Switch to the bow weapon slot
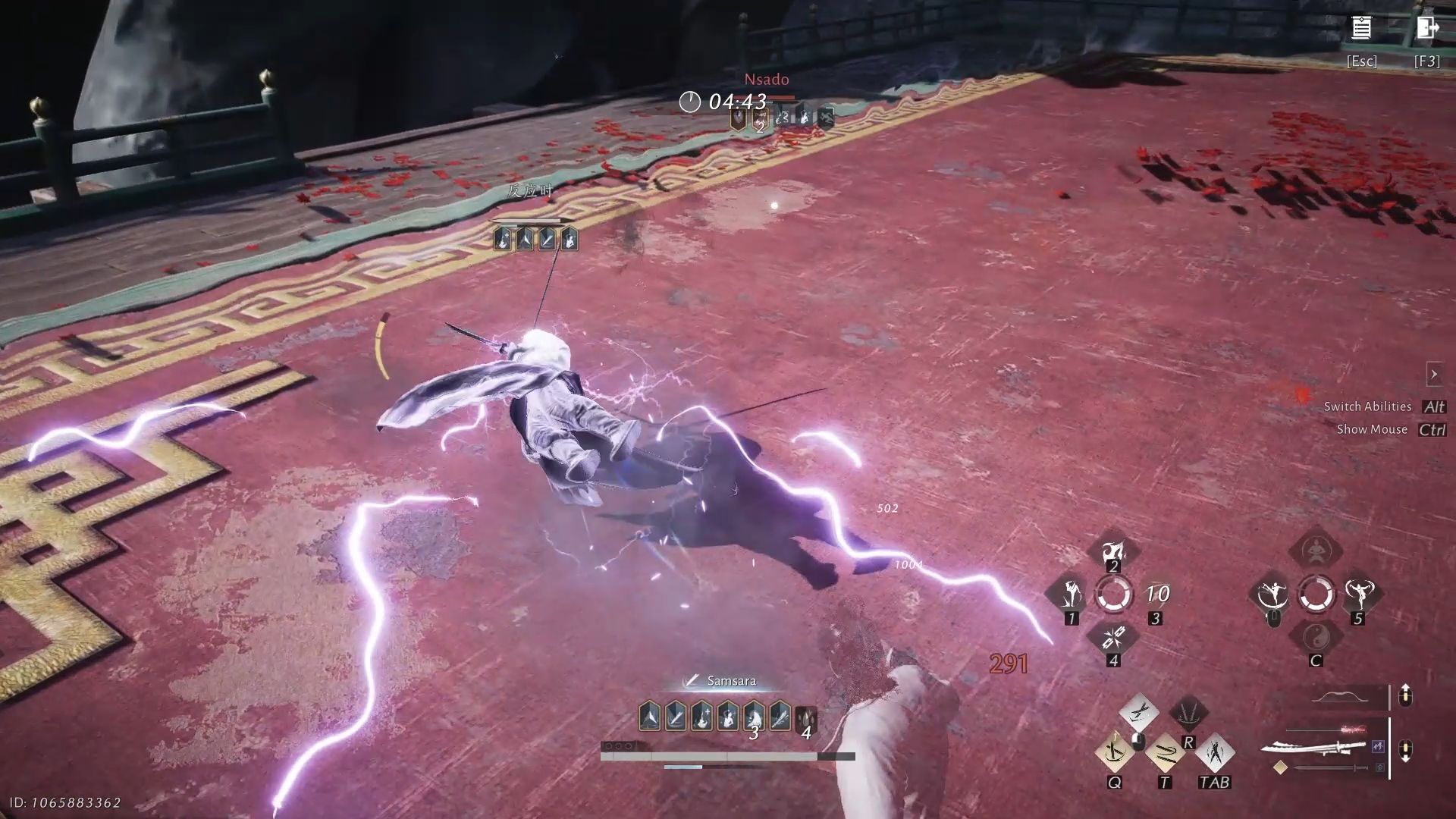 click(x=1340, y=697)
